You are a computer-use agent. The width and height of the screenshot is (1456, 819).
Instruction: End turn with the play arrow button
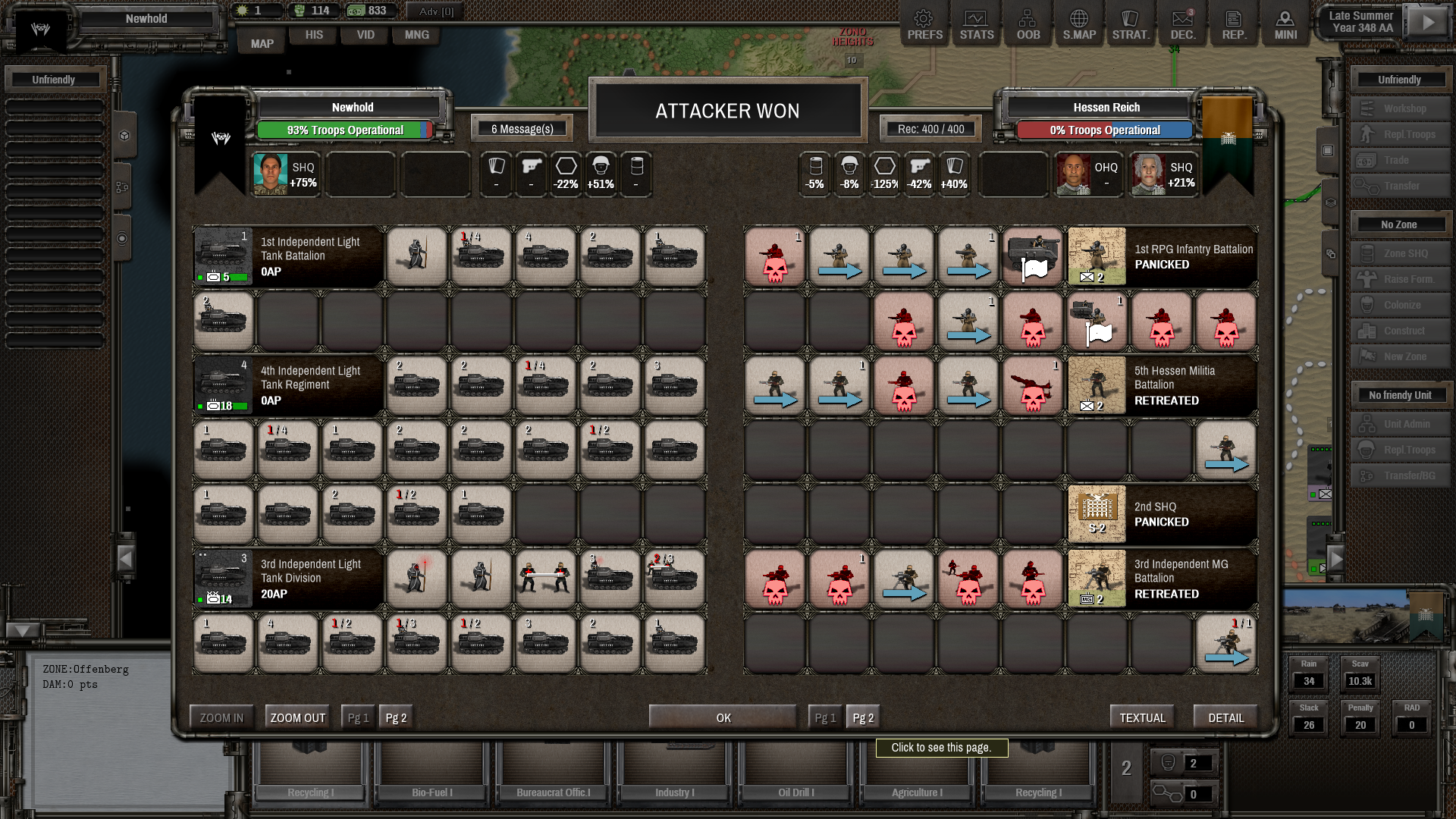point(1427,22)
